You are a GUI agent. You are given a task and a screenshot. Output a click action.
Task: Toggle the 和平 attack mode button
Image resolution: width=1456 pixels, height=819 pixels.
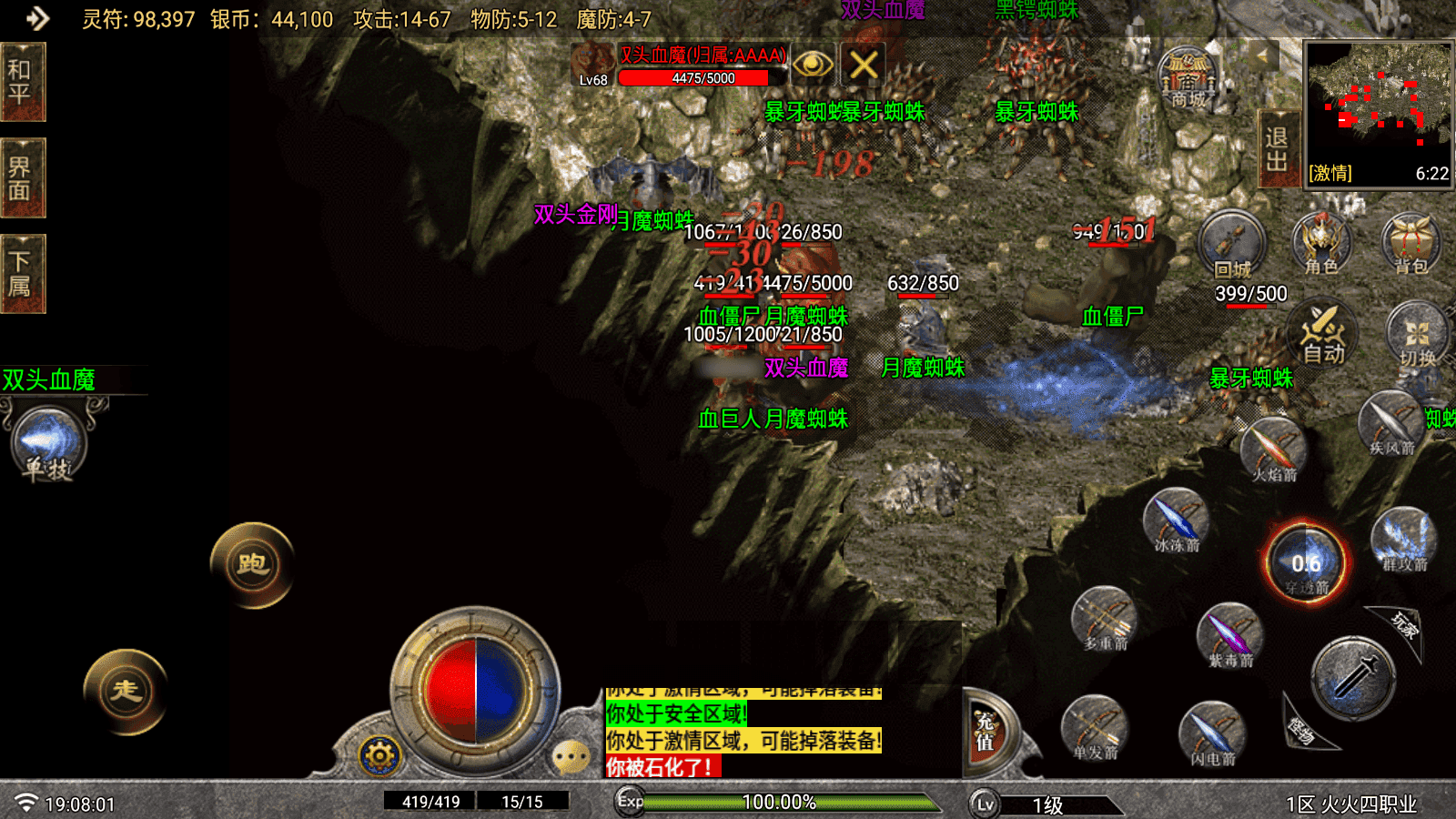pos(22,82)
